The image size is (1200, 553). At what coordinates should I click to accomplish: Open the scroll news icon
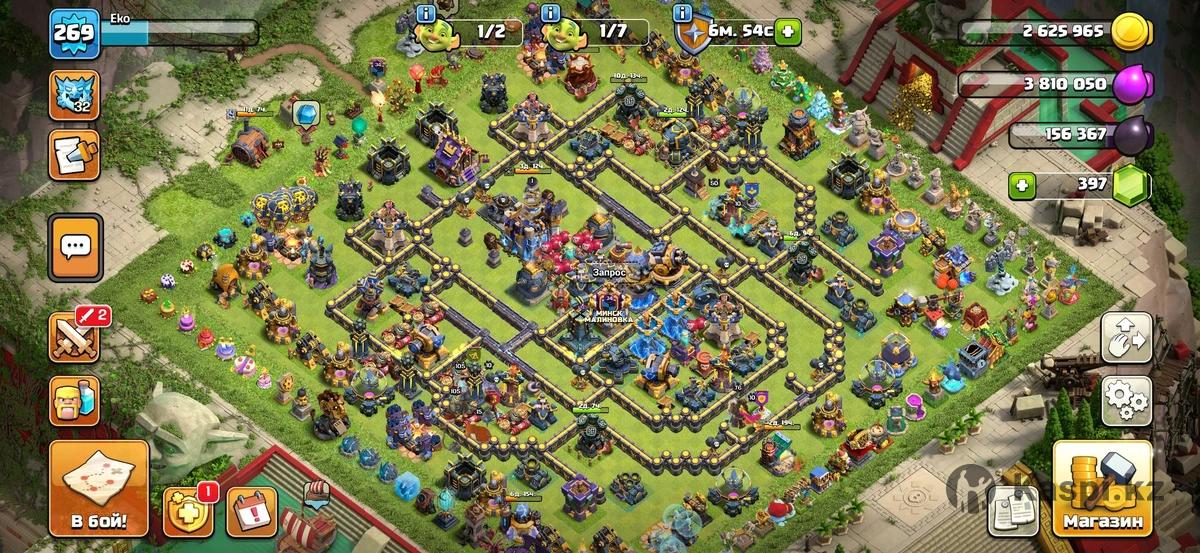point(74,154)
